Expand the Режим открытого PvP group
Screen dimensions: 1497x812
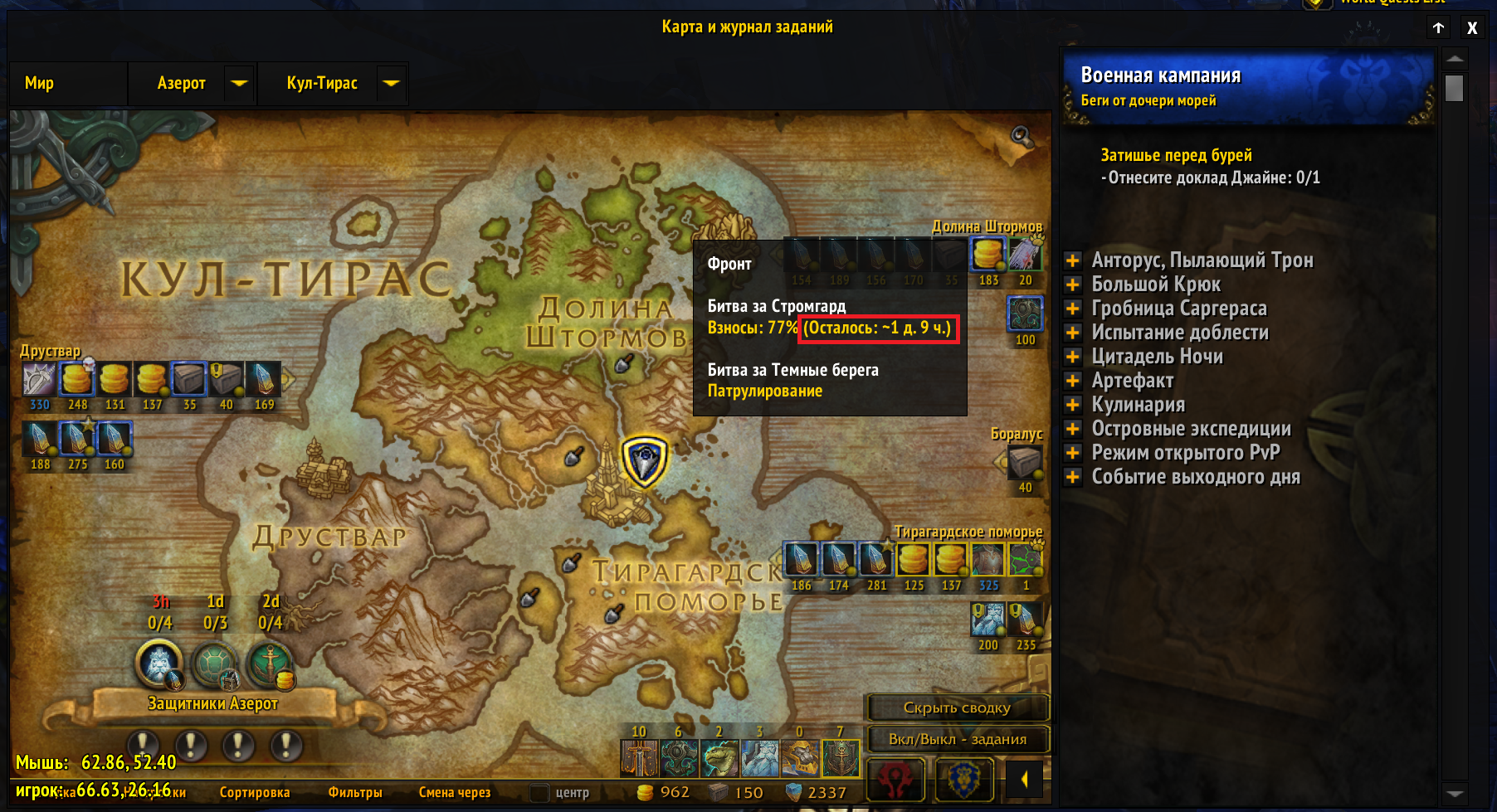point(1073,453)
